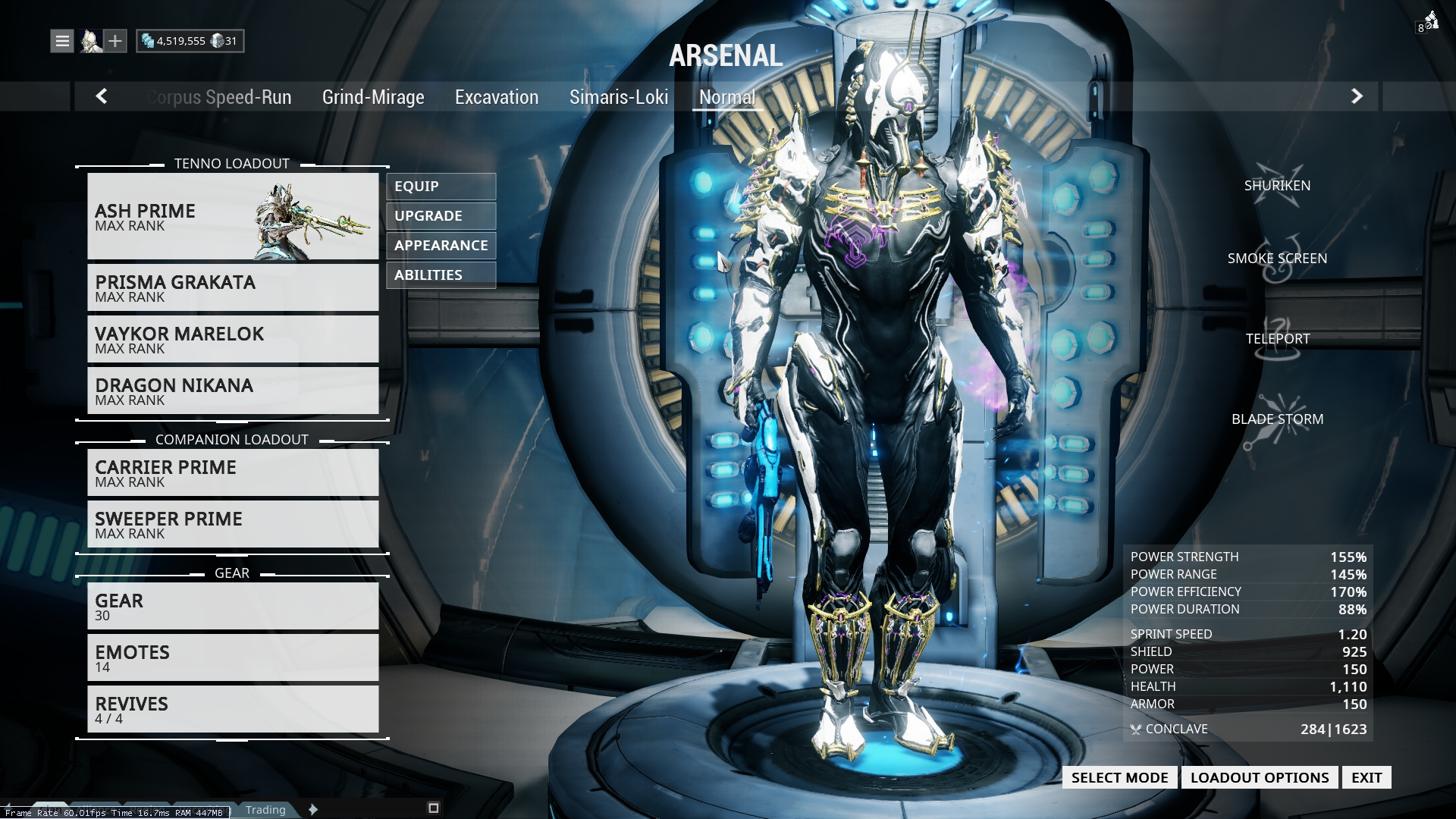The height and width of the screenshot is (819, 1456).
Task: Click the Loadout Options button
Action: pyautogui.click(x=1260, y=777)
